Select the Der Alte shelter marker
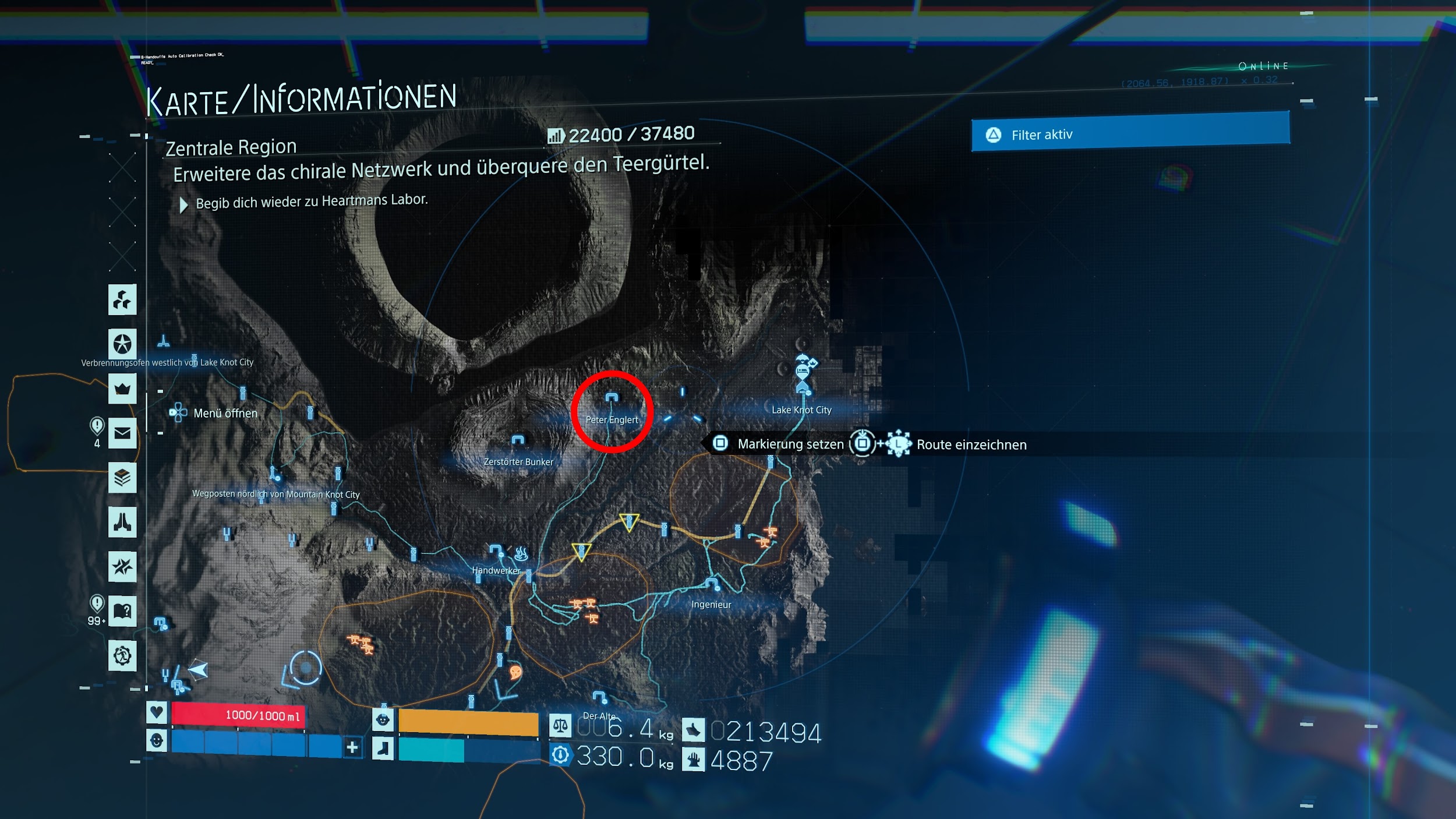Screen dimensions: 1456x819 599,697
